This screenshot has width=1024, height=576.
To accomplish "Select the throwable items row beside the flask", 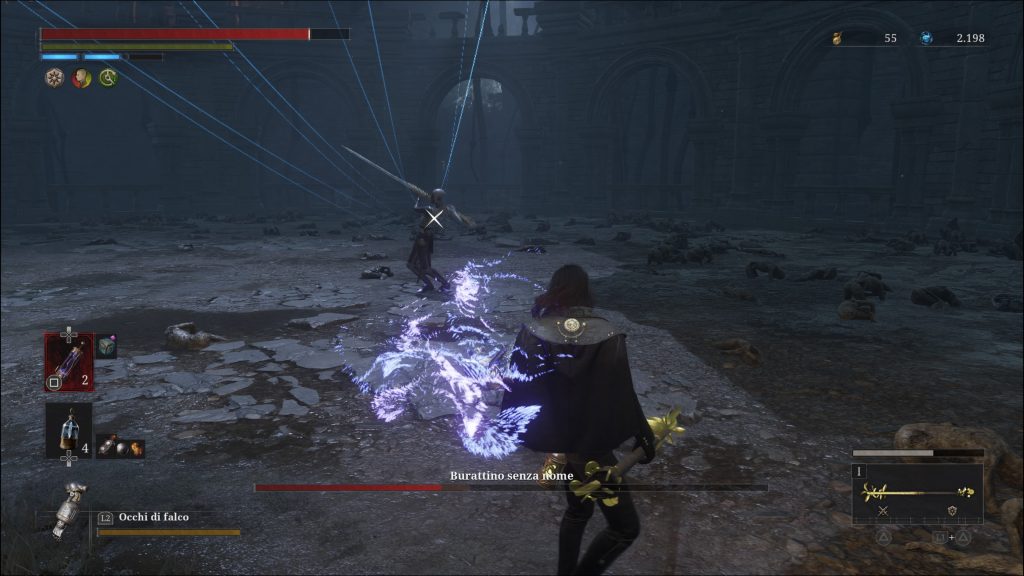I will pyautogui.click(x=121, y=449).
